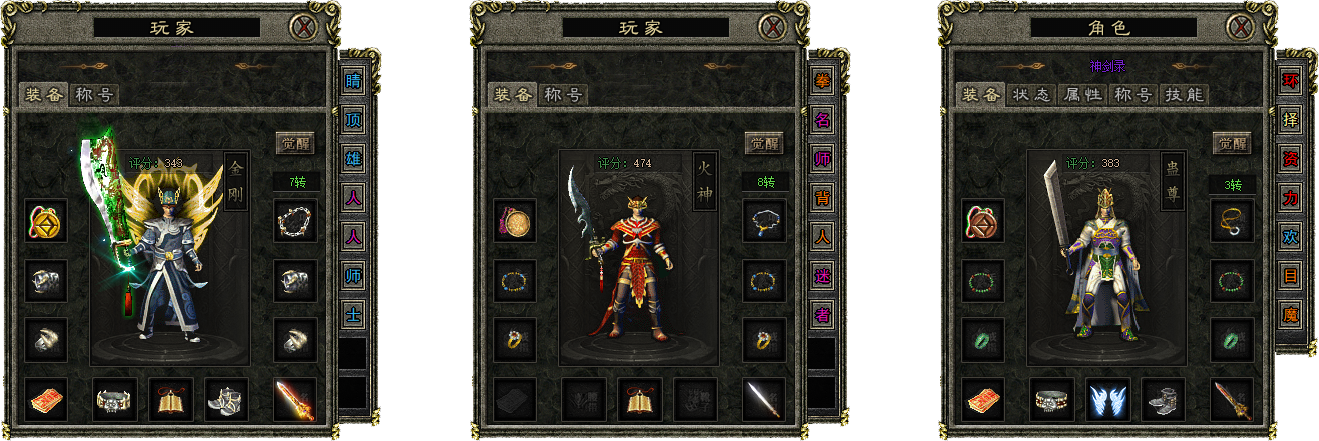The image size is (1319, 441).
Task: Choose the thin silver sword slot
Action: 764,399
